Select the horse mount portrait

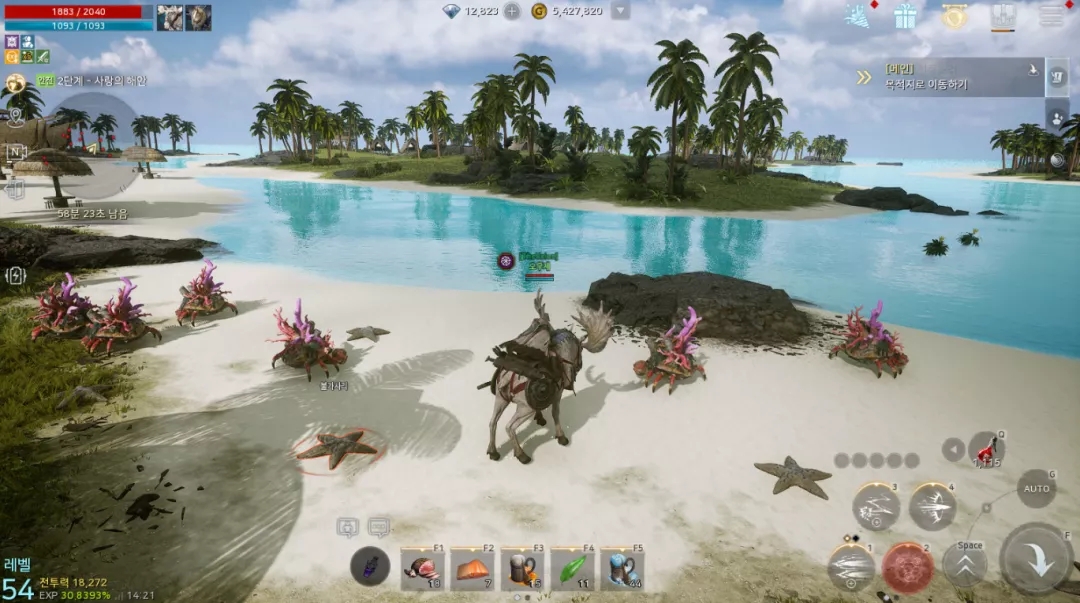coord(170,17)
